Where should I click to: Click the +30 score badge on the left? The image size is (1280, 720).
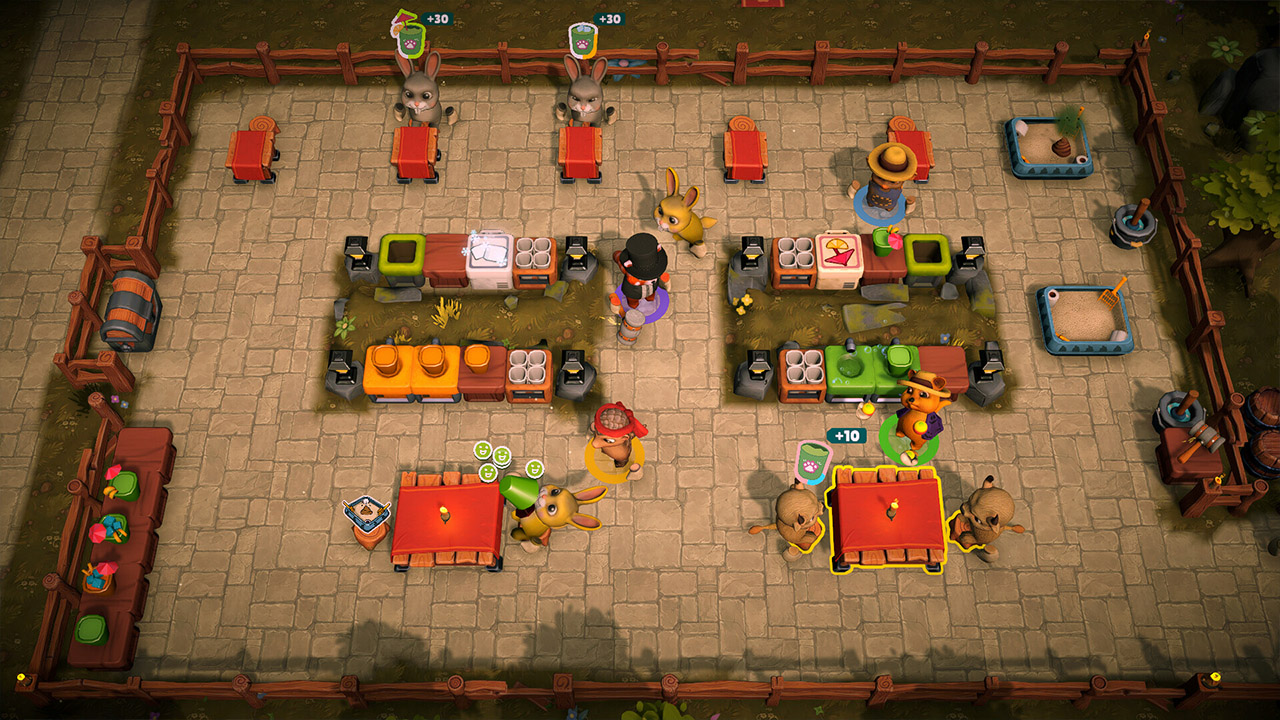[437, 18]
